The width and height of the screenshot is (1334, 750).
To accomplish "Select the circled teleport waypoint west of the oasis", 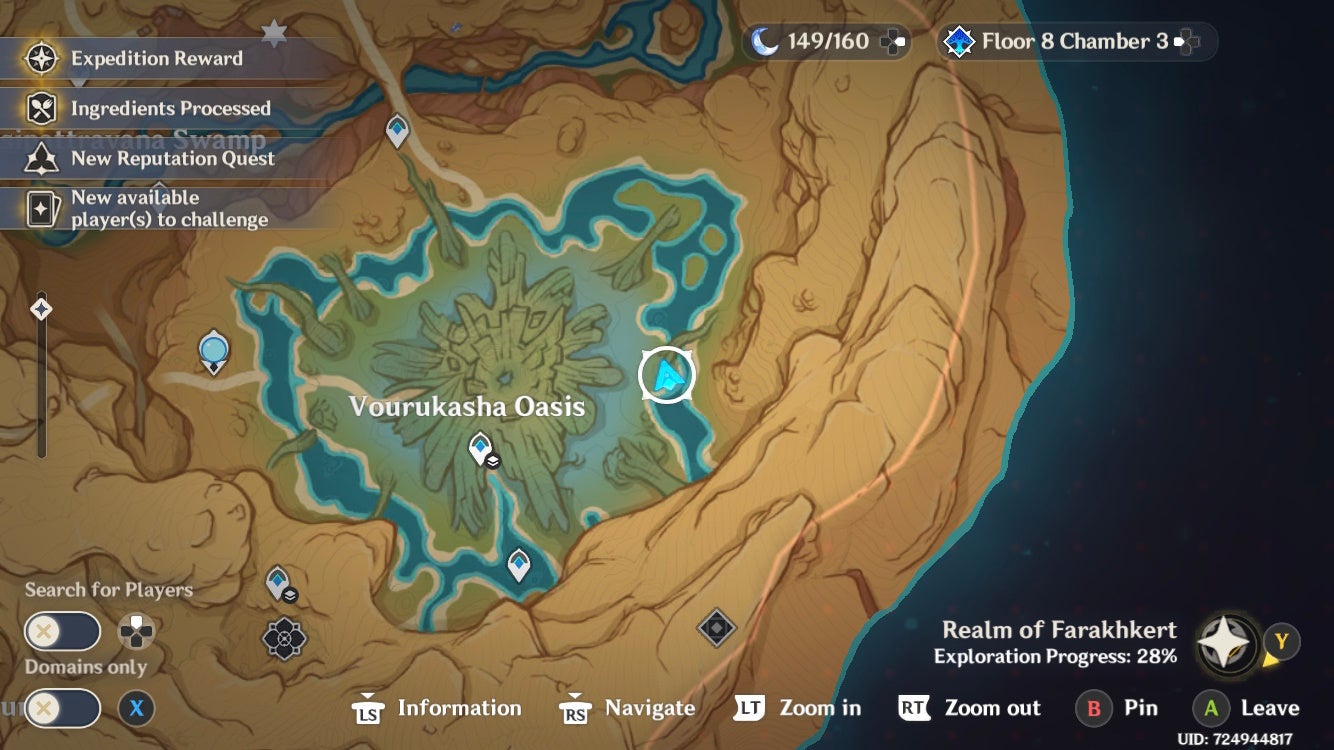I will [x=211, y=350].
